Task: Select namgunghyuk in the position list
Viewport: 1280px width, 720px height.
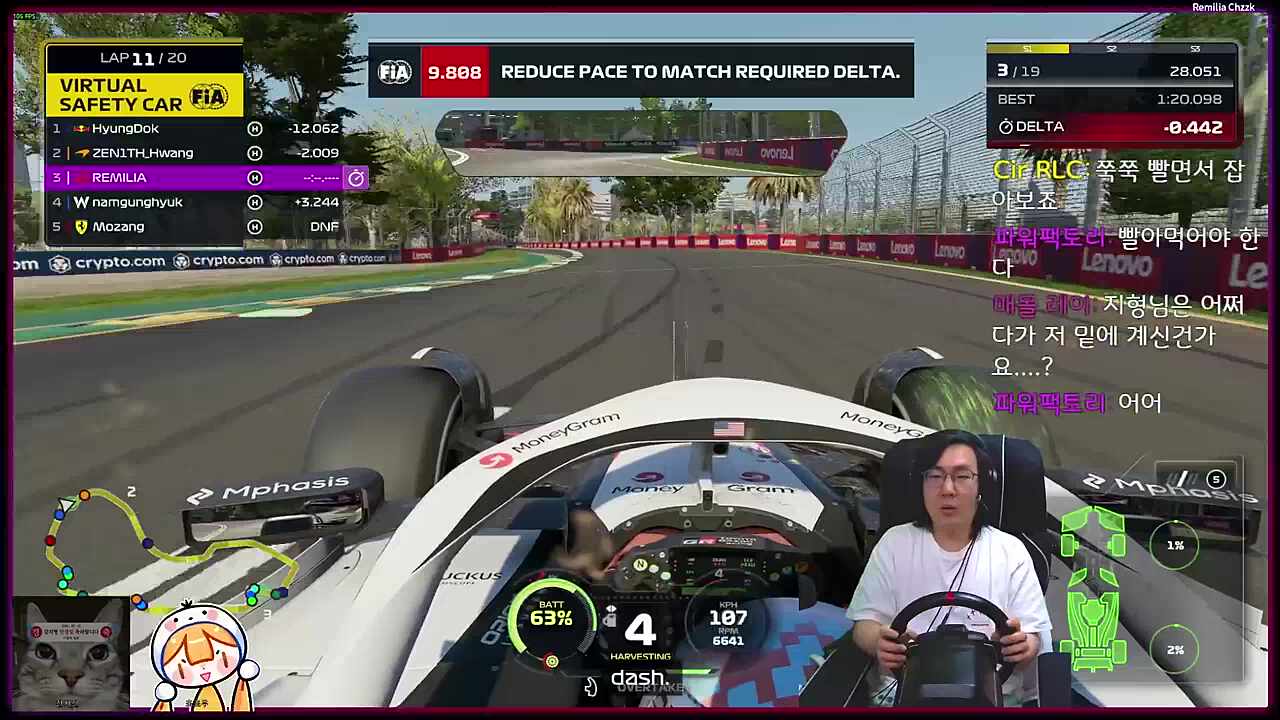Action: click(195, 202)
